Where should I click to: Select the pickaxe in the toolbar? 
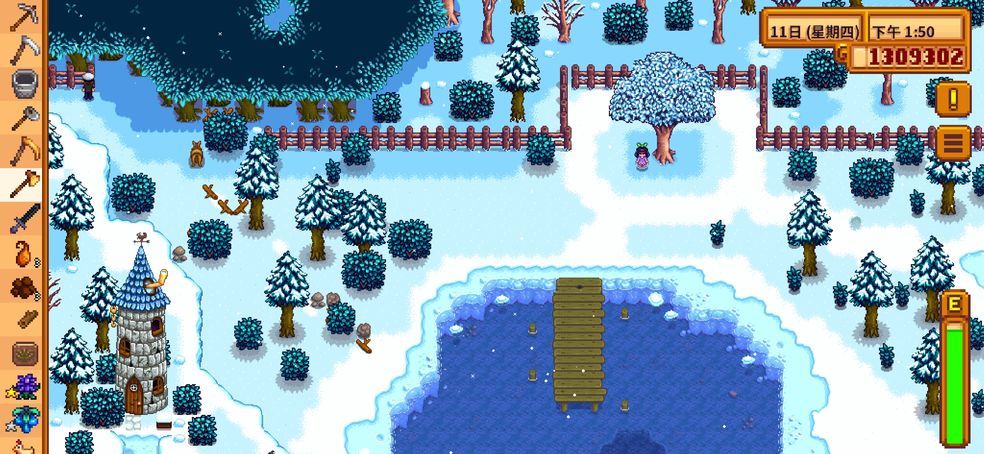23,15
